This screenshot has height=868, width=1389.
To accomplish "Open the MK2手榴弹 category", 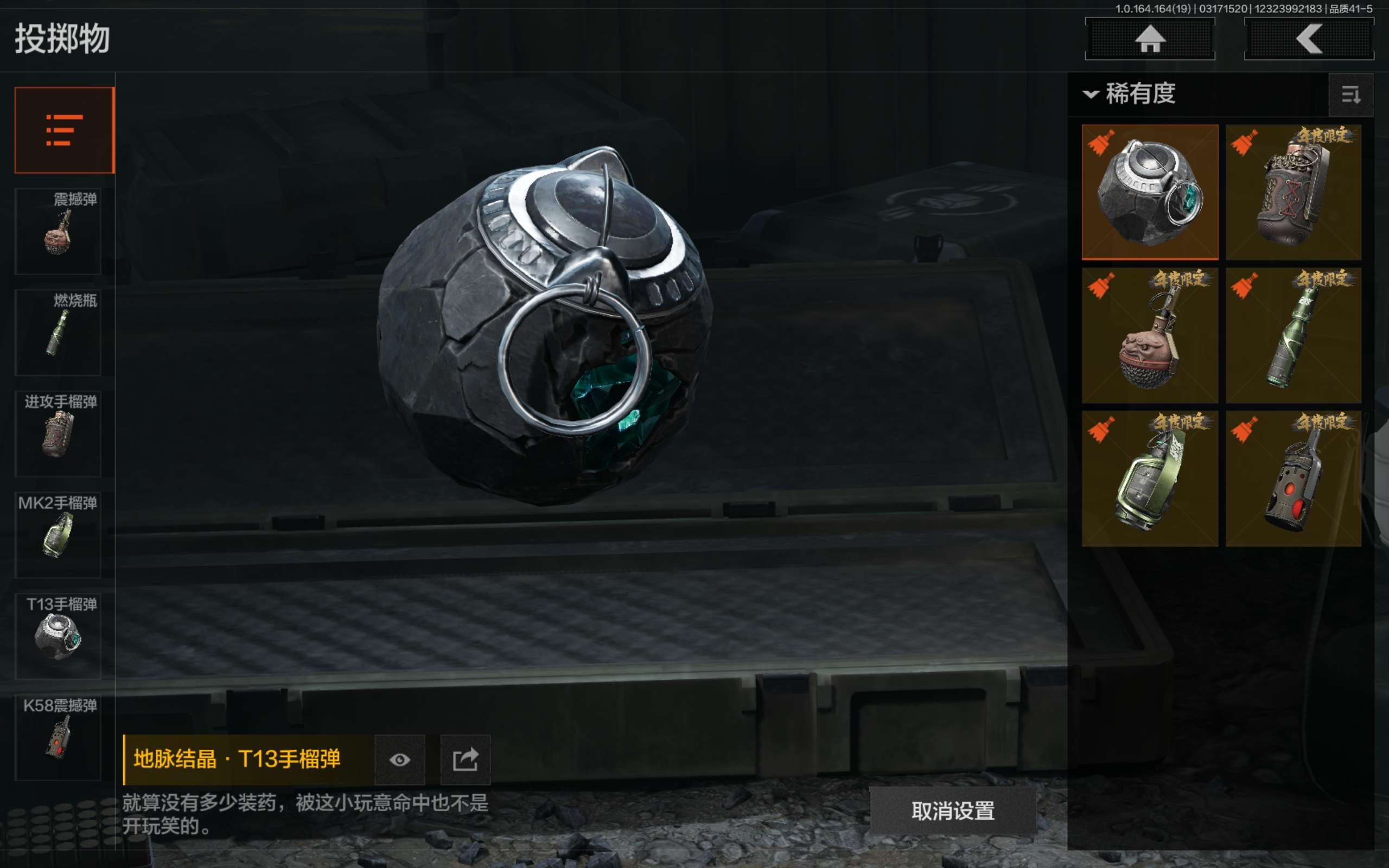I will click(x=59, y=534).
